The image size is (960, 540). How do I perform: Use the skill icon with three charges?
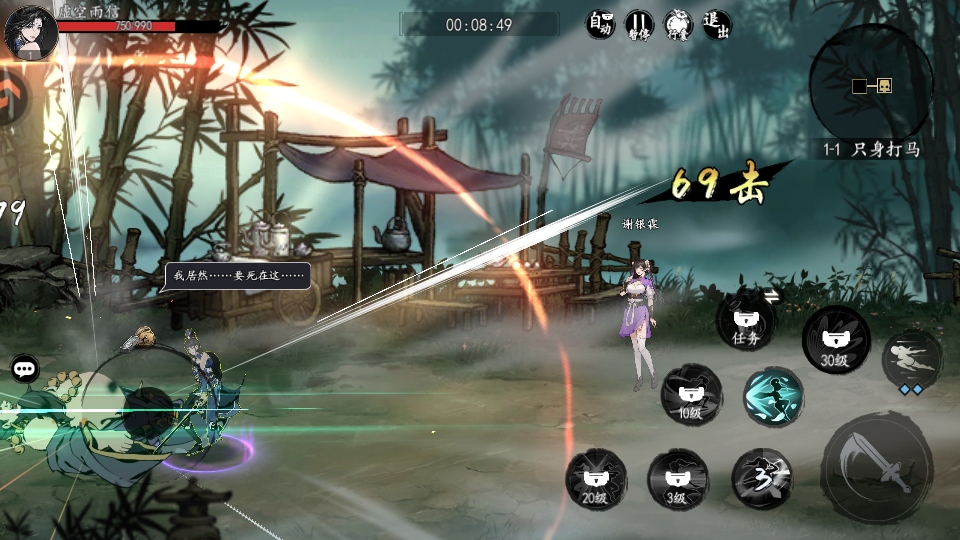tap(762, 477)
